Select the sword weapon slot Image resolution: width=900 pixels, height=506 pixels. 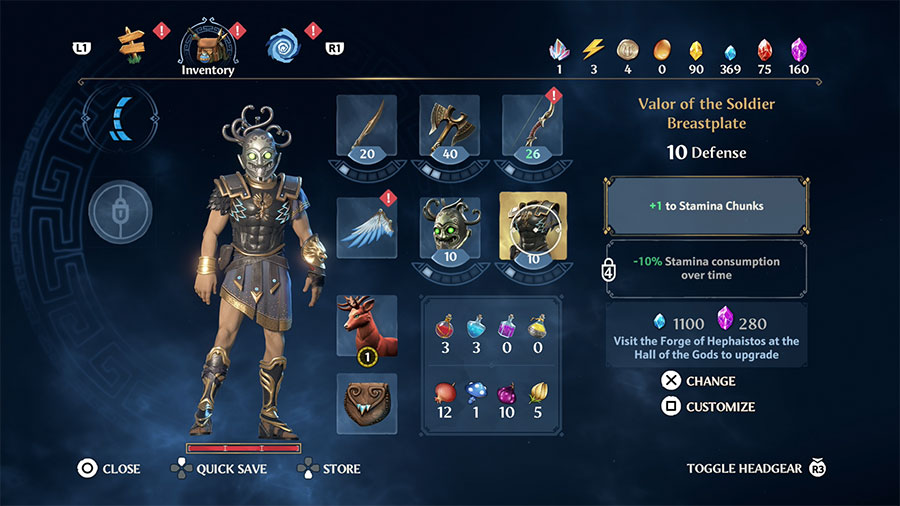(367, 128)
